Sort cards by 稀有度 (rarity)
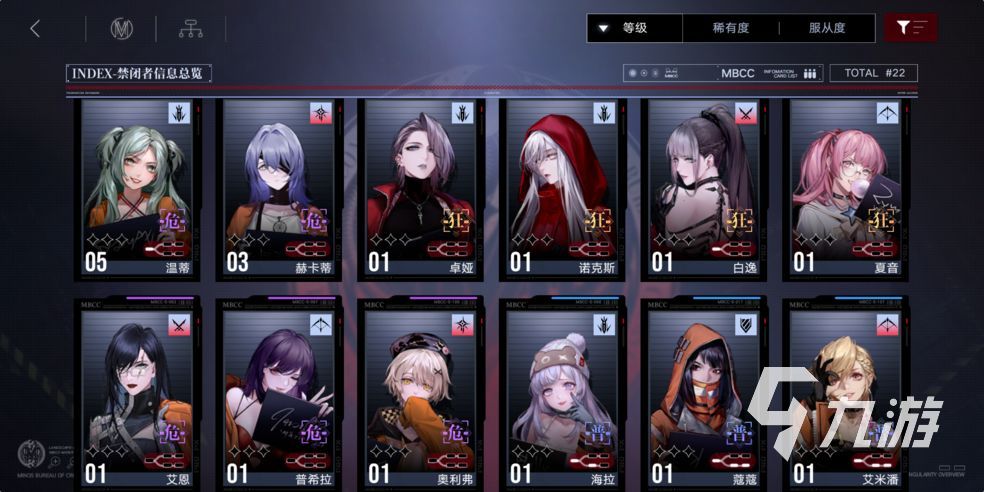Viewport: 984px width, 492px height. point(729,28)
